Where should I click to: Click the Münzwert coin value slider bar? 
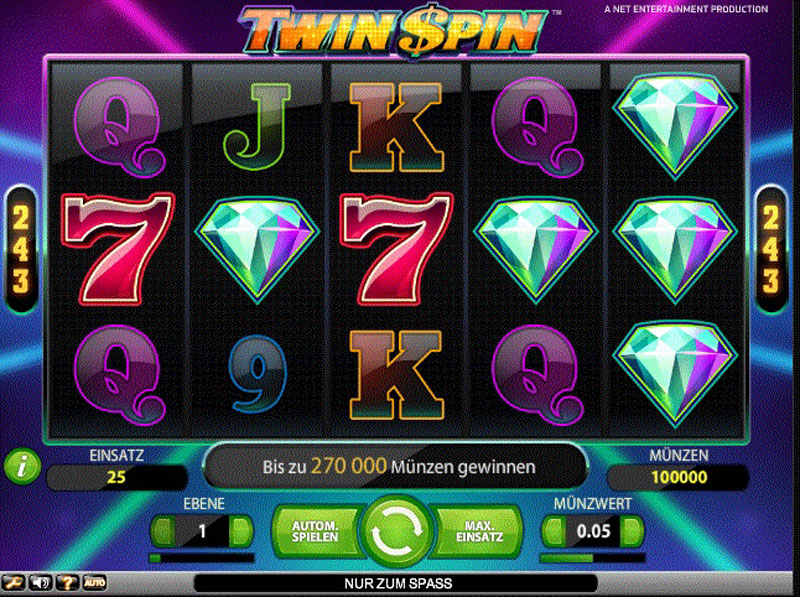pos(592,558)
